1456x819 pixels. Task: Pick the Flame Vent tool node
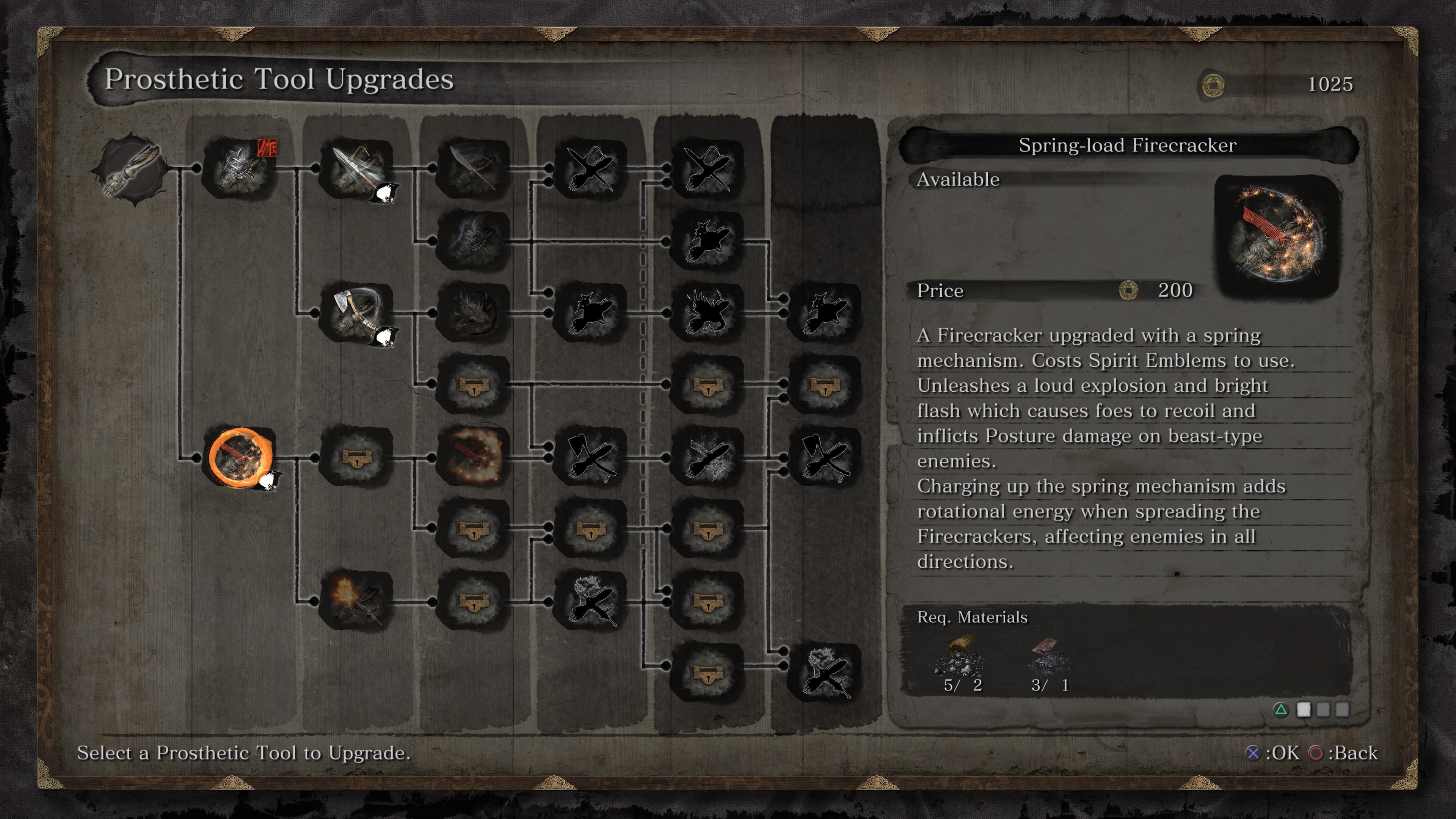tap(356, 601)
